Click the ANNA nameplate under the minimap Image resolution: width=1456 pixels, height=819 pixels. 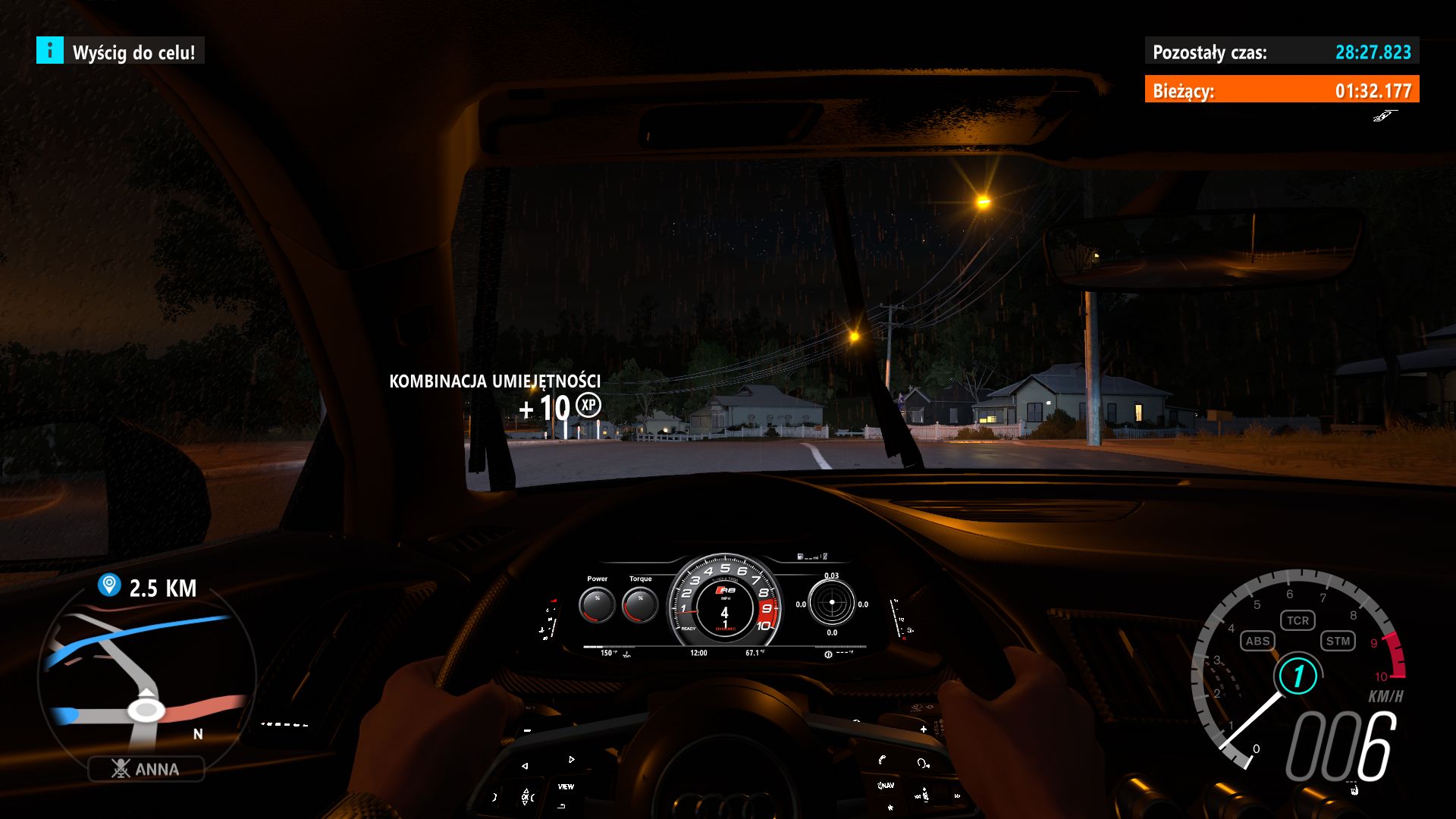(148, 769)
